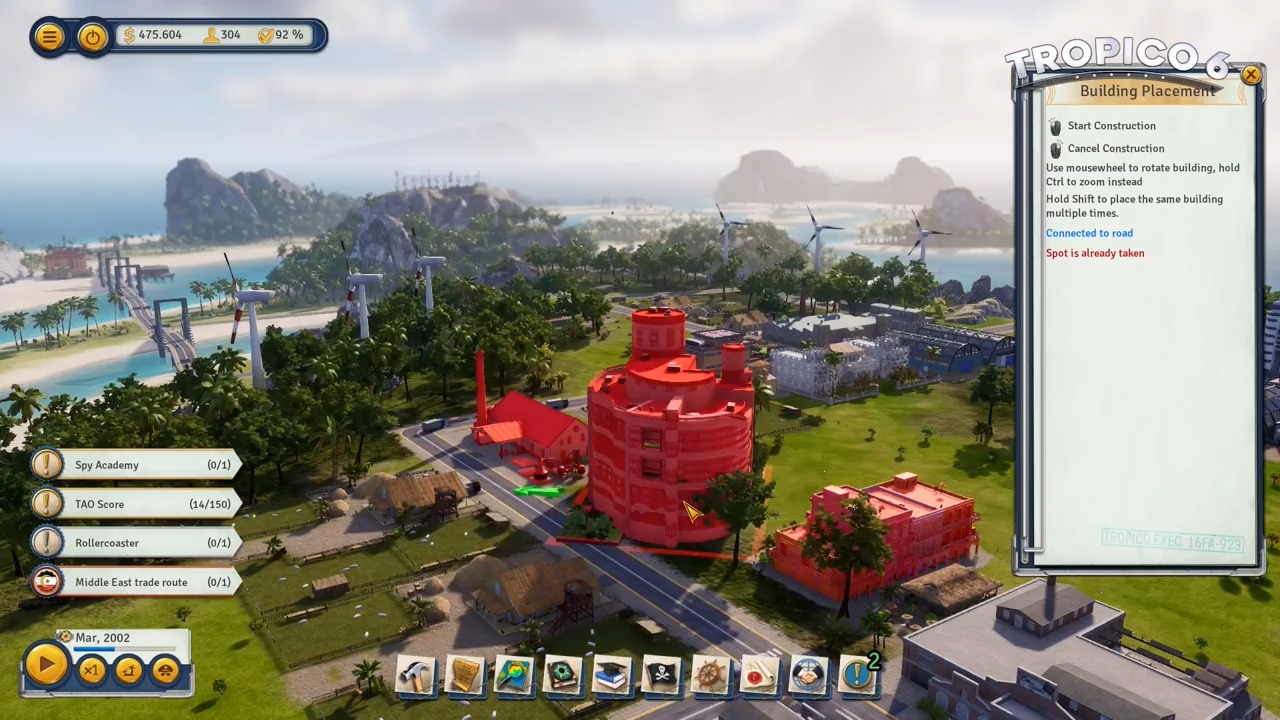View the exclamation mark notifications icon
Screen dimensions: 1280x720
[x=857, y=675]
